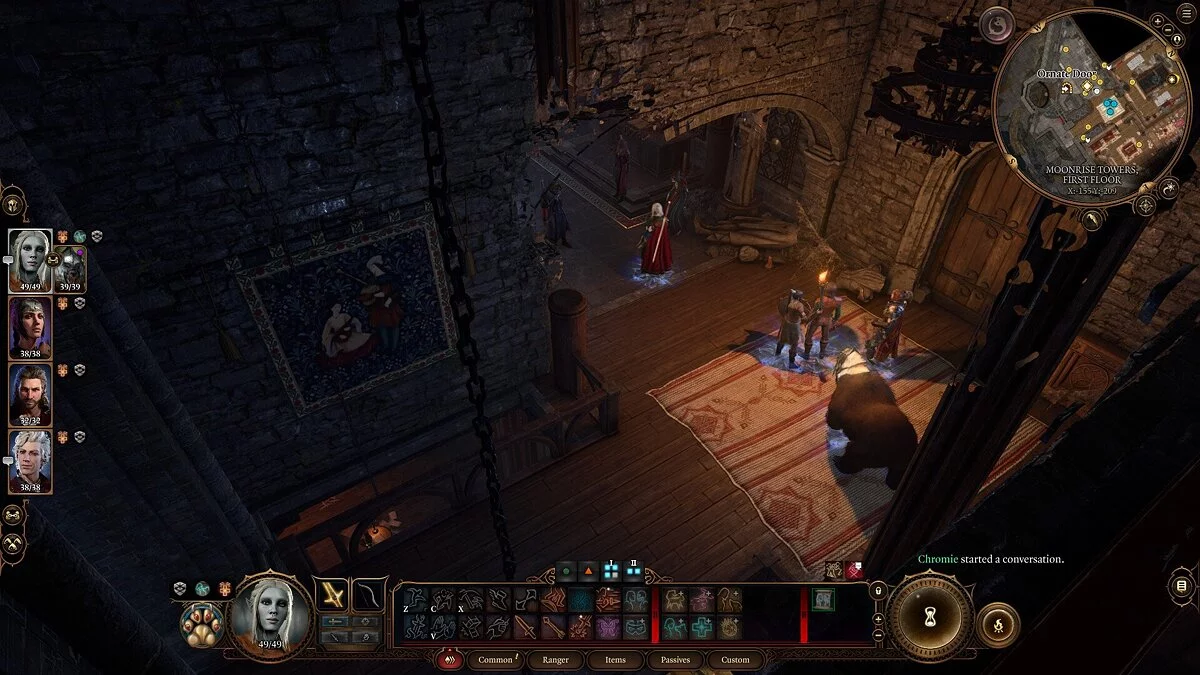
Task: Toggle the hotbar lock icon
Action: point(878,591)
